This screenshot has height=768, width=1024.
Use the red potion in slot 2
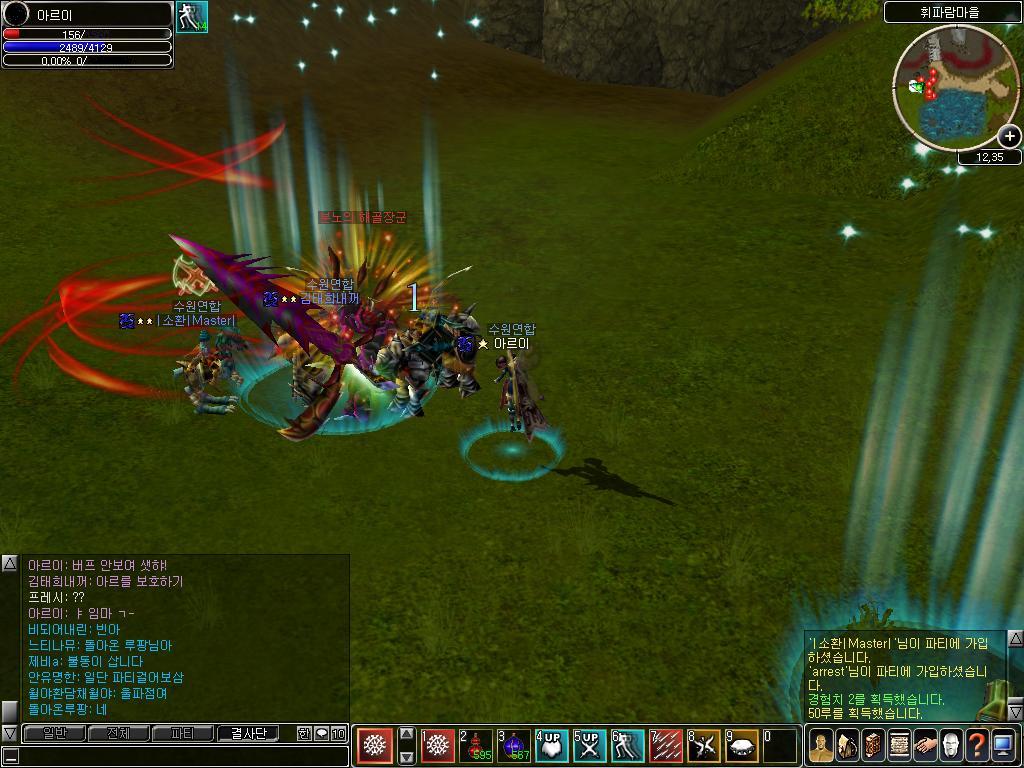click(476, 745)
